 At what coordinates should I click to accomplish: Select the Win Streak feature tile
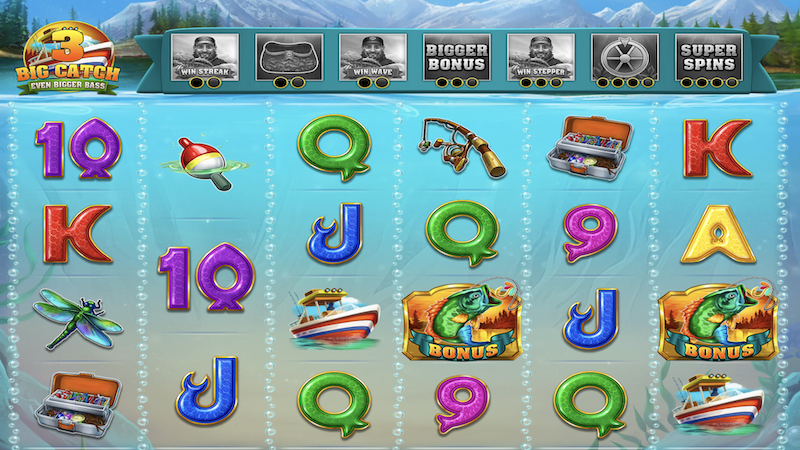[x=205, y=56]
